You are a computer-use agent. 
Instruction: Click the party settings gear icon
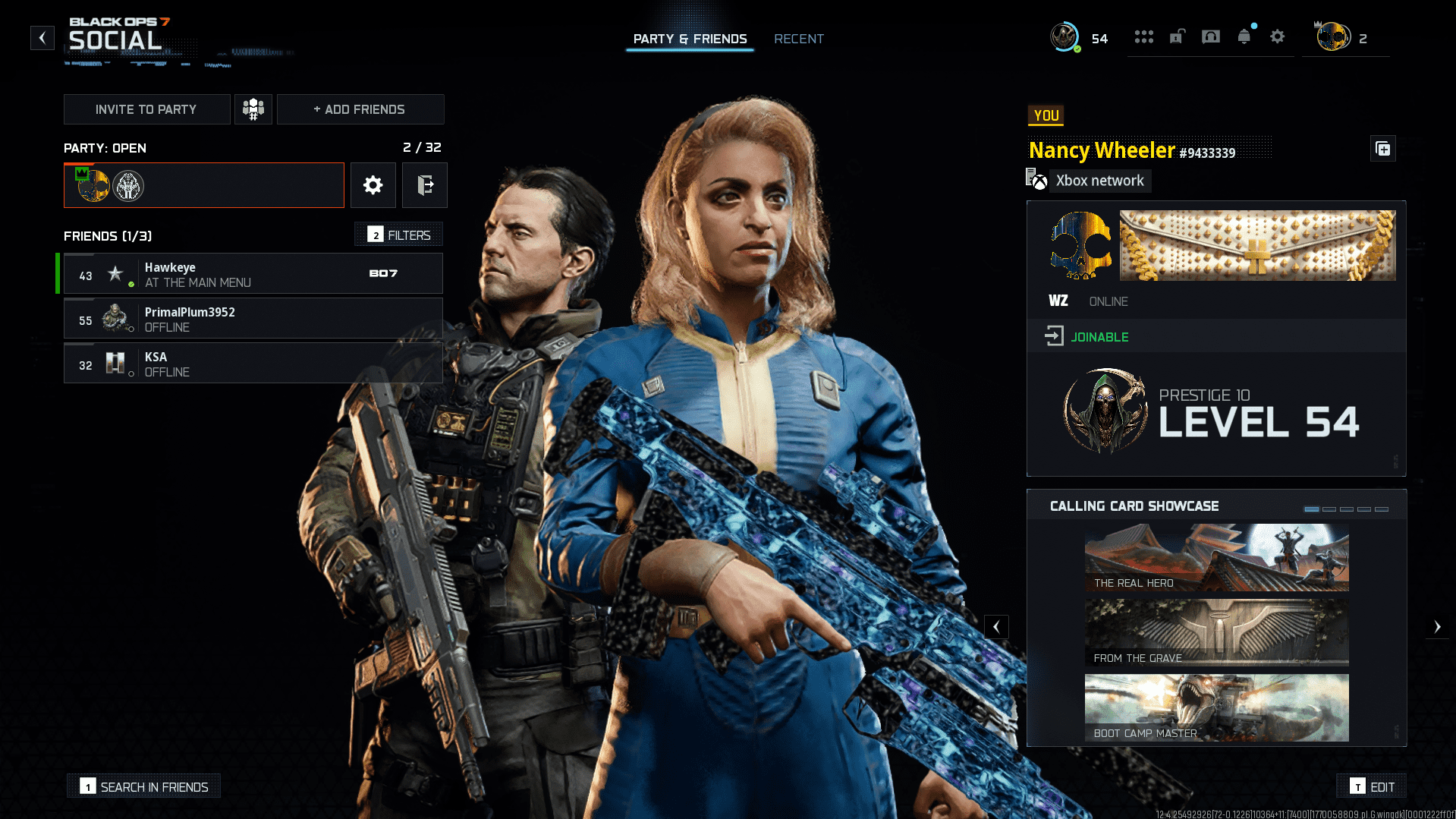point(373,184)
